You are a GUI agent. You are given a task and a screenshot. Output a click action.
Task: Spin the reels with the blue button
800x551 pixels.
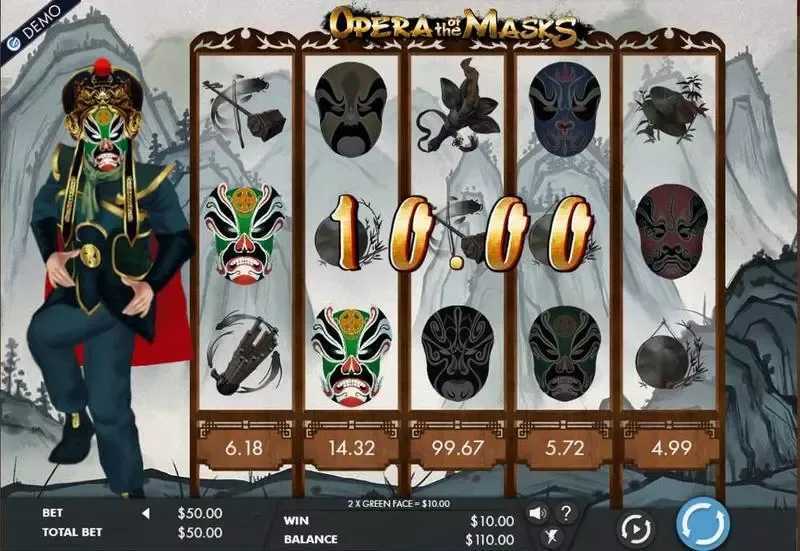[703, 524]
